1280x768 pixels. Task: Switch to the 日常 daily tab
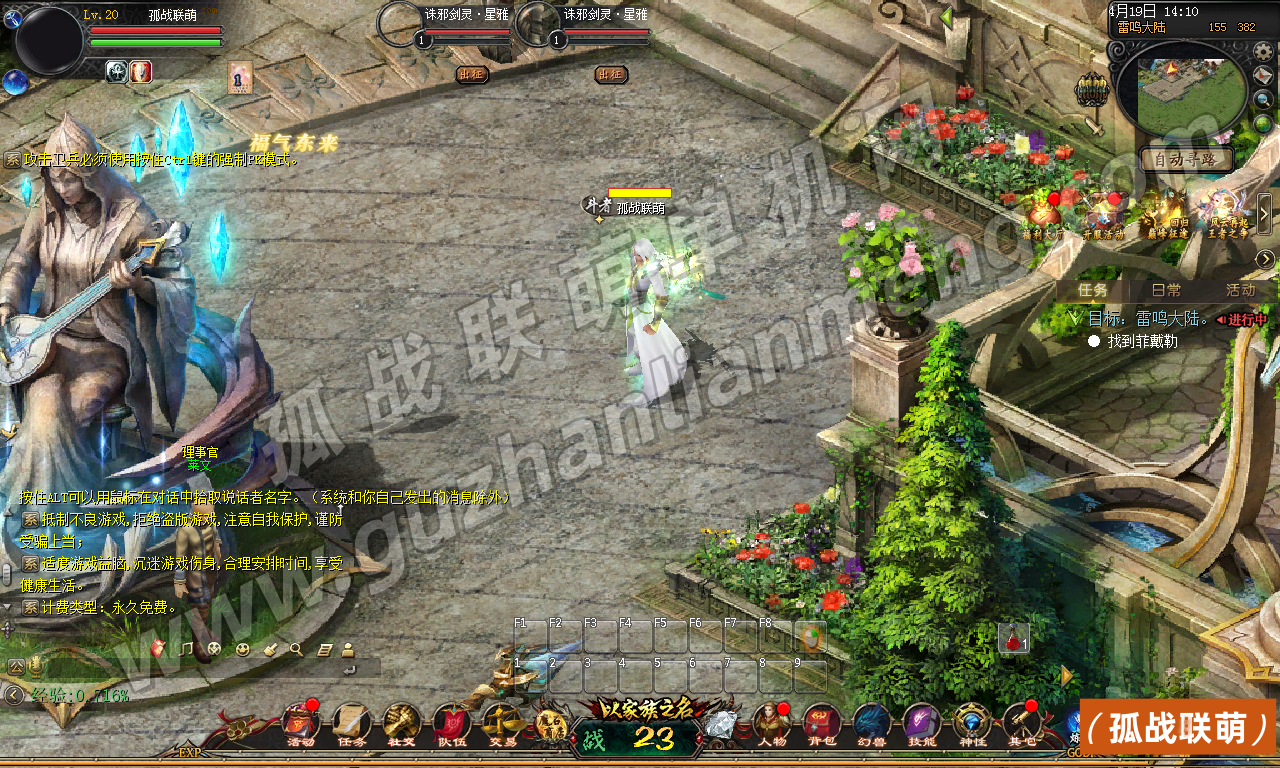click(x=1165, y=290)
